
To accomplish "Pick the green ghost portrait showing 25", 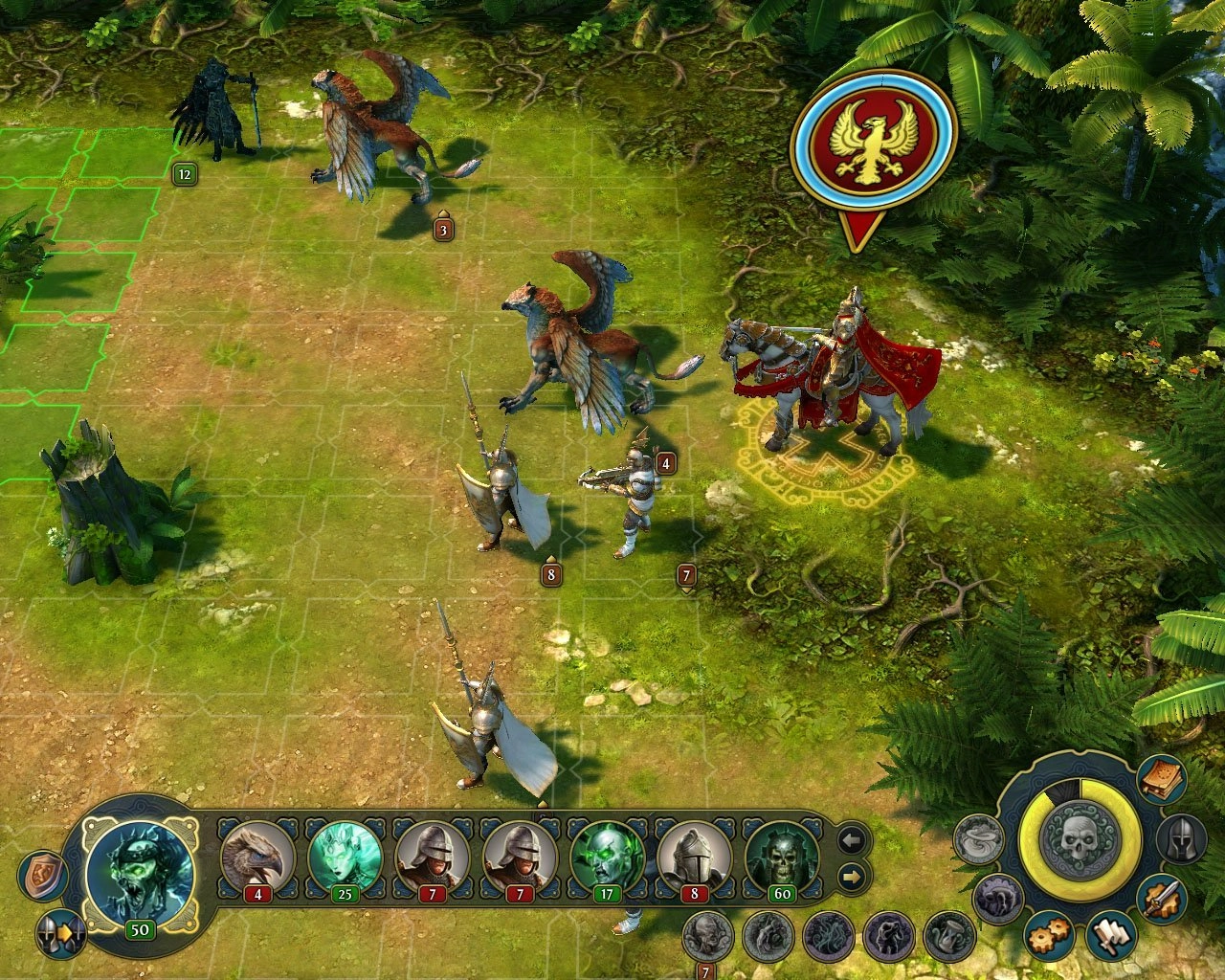I will coord(345,858).
